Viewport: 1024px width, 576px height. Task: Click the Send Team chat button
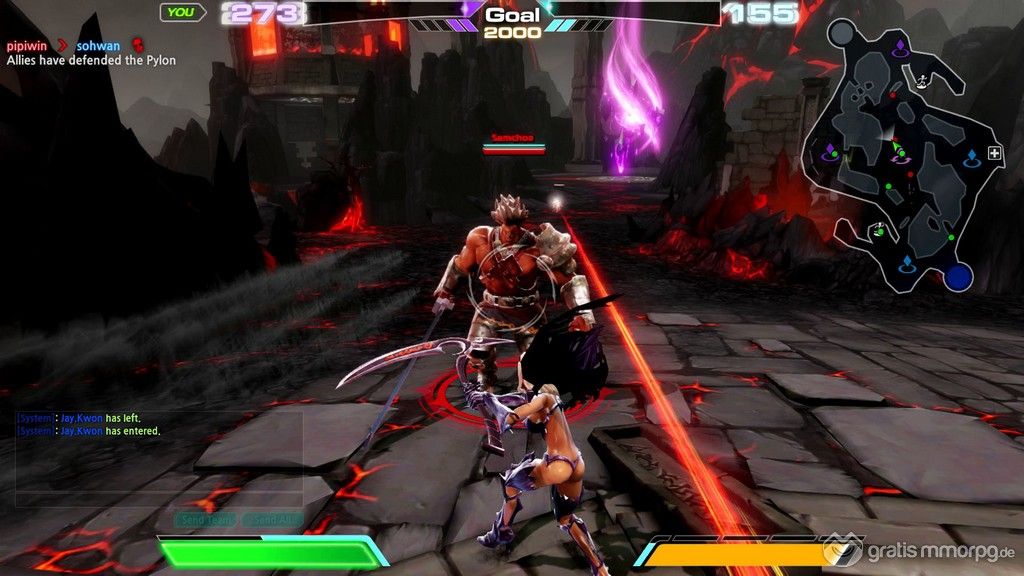click(x=206, y=520)
